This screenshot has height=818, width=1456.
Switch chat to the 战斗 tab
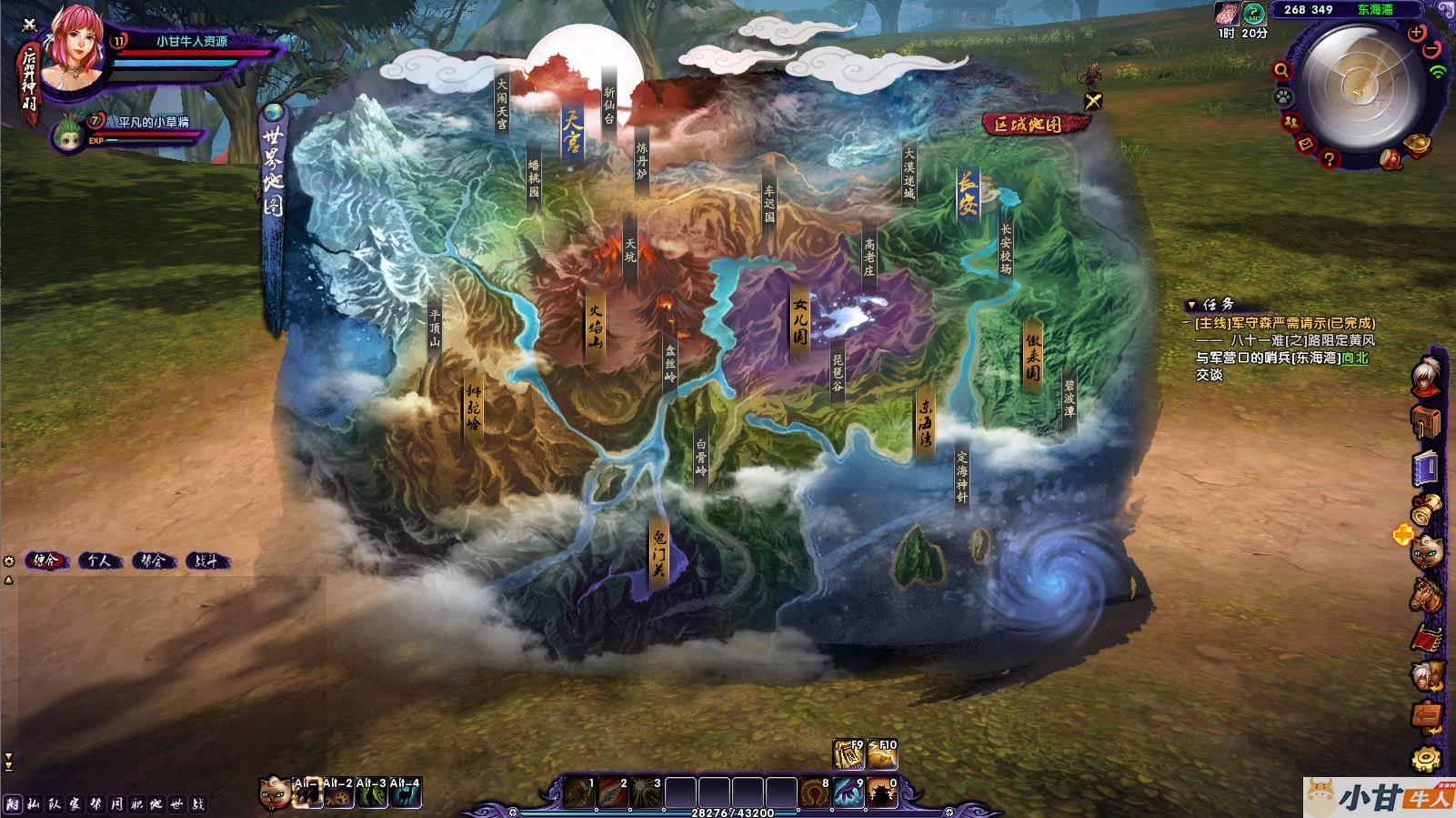(206, 561)
